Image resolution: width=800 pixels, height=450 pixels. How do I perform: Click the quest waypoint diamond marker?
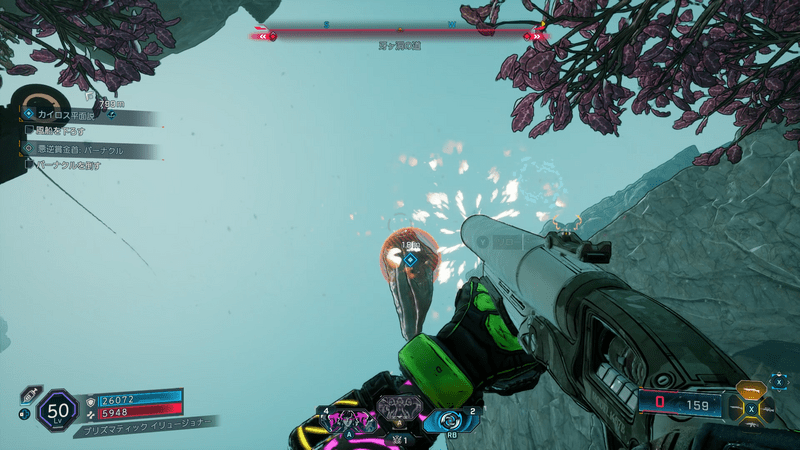click(409, 260)
